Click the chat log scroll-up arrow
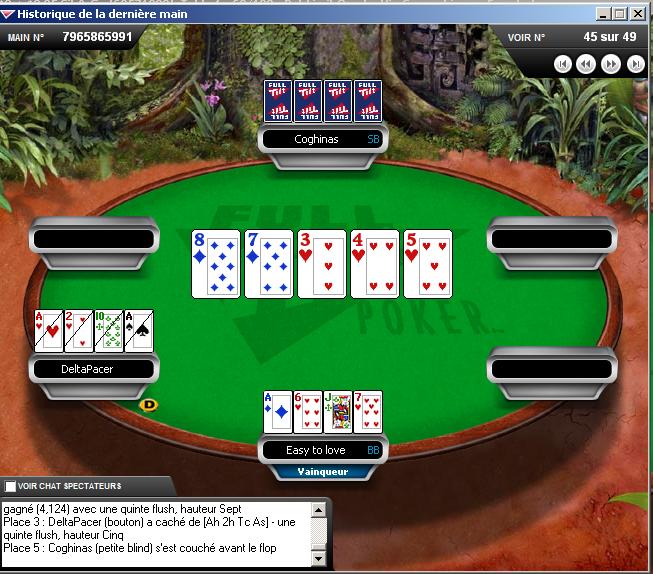Screen dimensions: 653x574 point(320,510)
